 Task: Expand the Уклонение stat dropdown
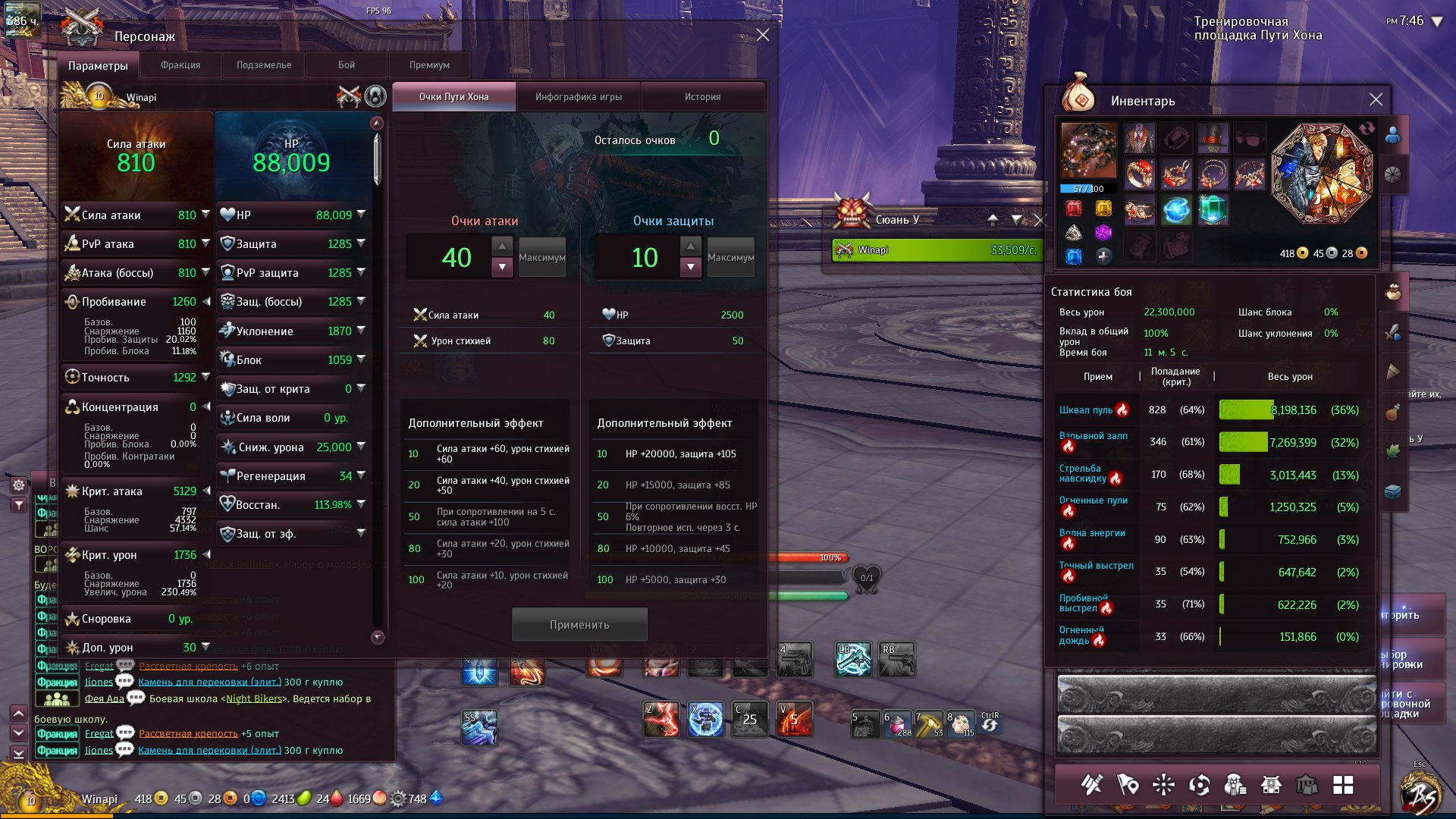coord(361,331)
